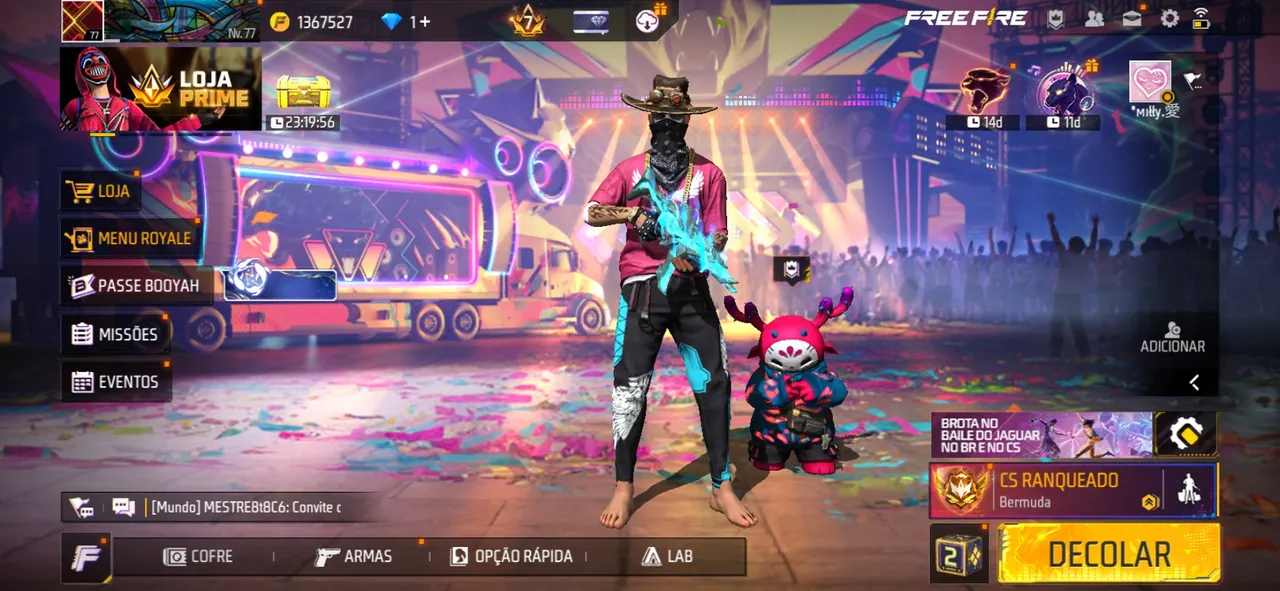This screenshot has width=1280, height=591.
Task: Start the match with DECOLAR button
Action: coord(1109,553)
